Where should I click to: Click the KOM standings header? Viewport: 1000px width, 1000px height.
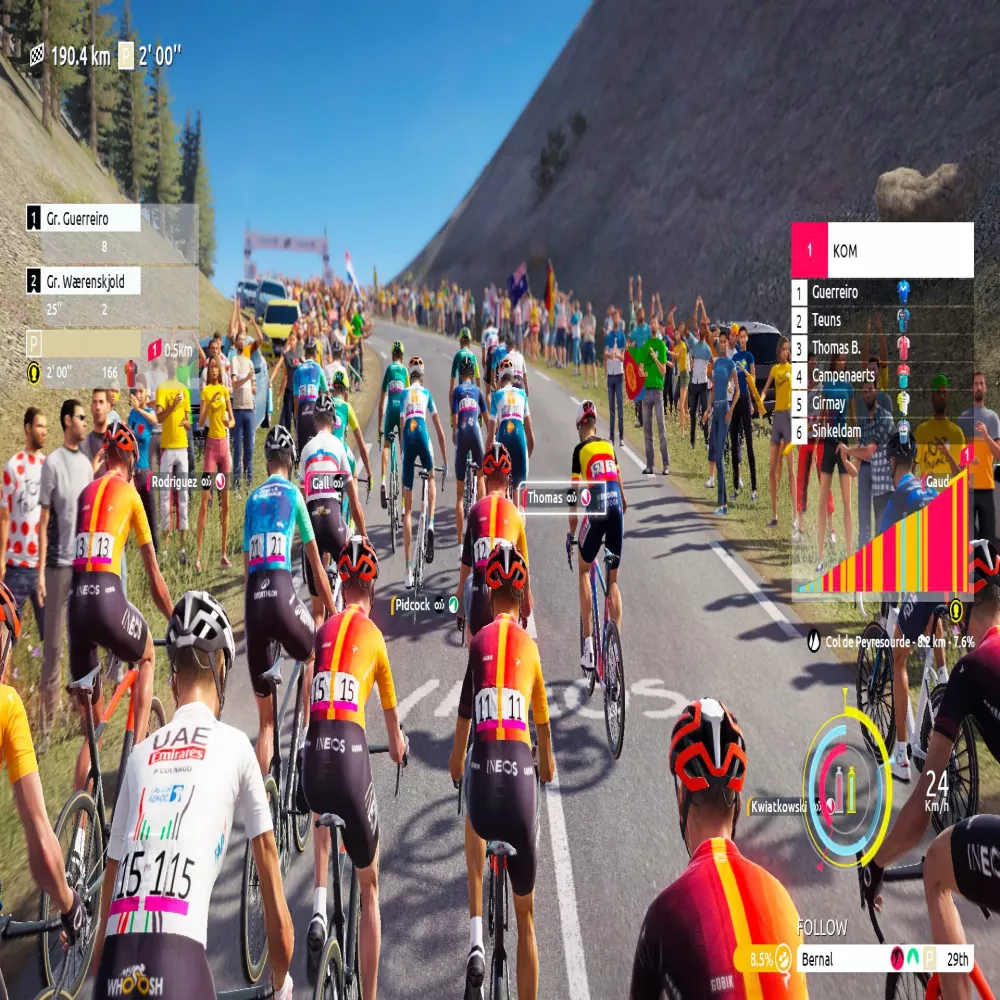(882, 250)
